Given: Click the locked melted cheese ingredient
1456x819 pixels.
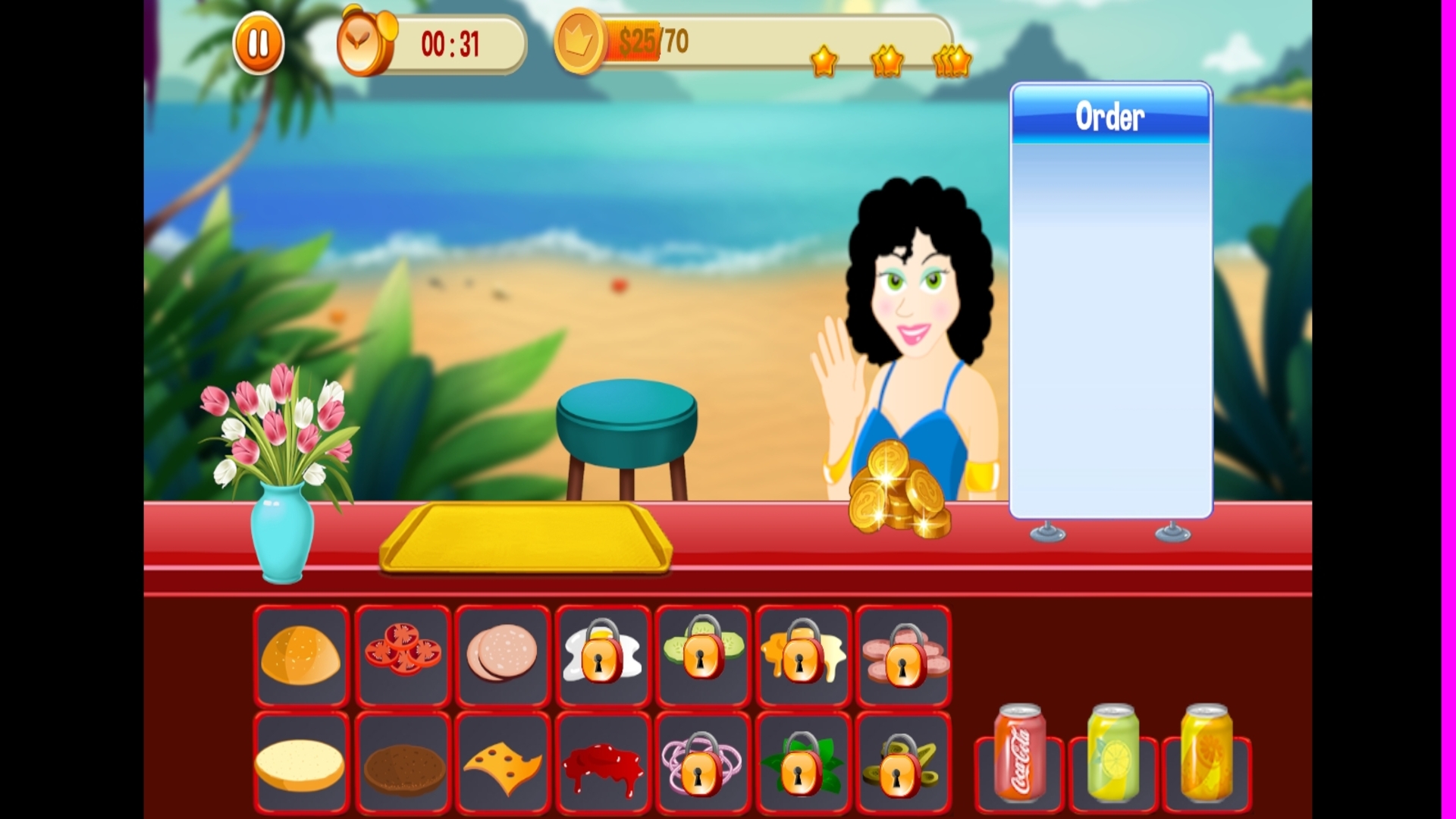Looking at the screenshot, I should tap(802, 657).
